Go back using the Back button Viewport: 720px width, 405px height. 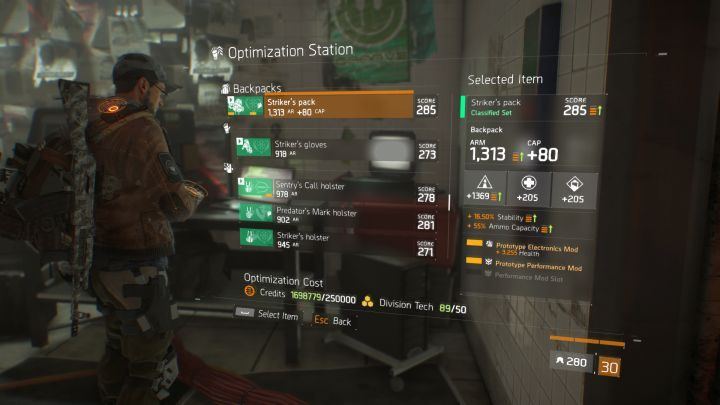point(341,322)
